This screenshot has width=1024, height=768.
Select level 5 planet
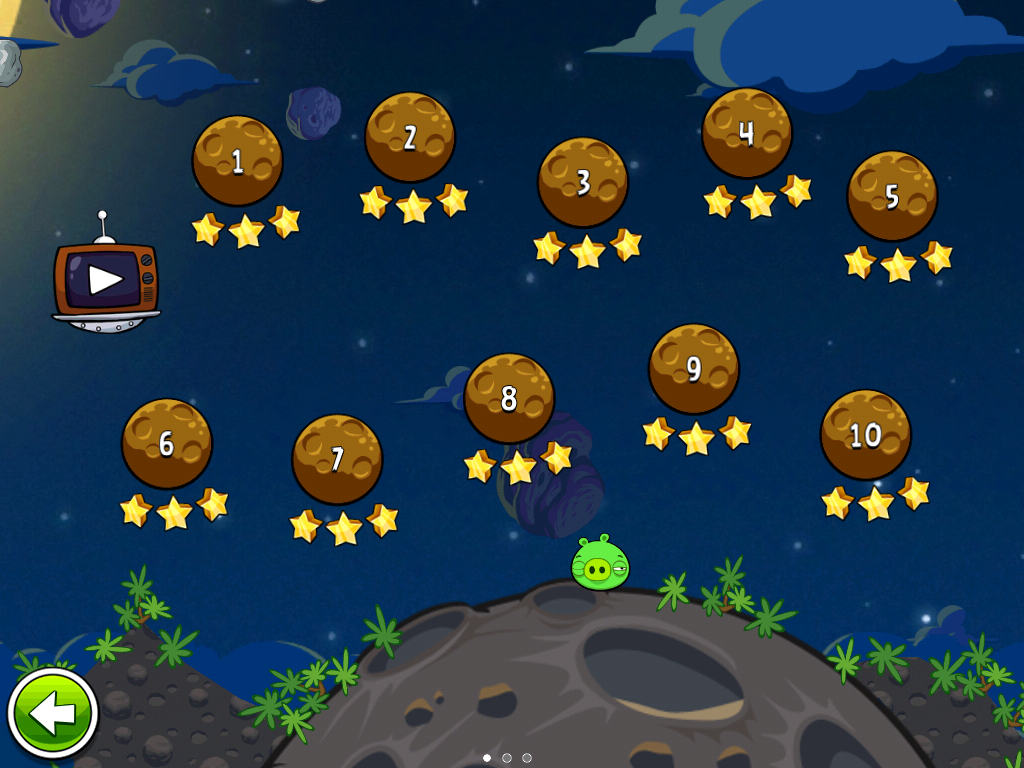coord(892,195)
